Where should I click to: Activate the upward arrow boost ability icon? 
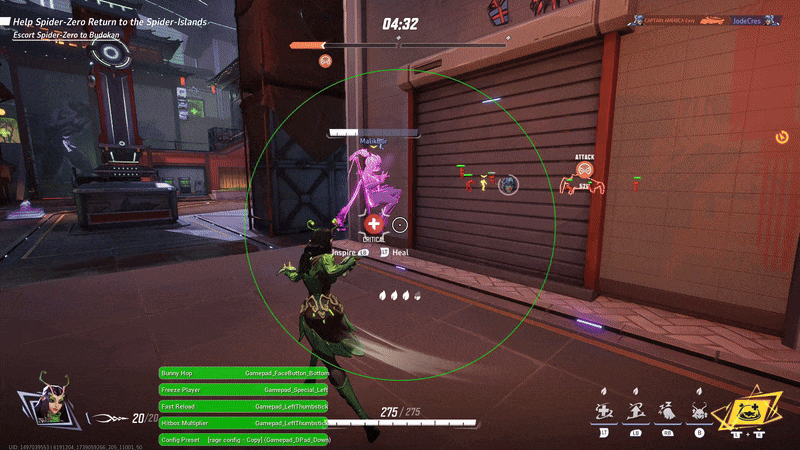(x=636, y=410)
